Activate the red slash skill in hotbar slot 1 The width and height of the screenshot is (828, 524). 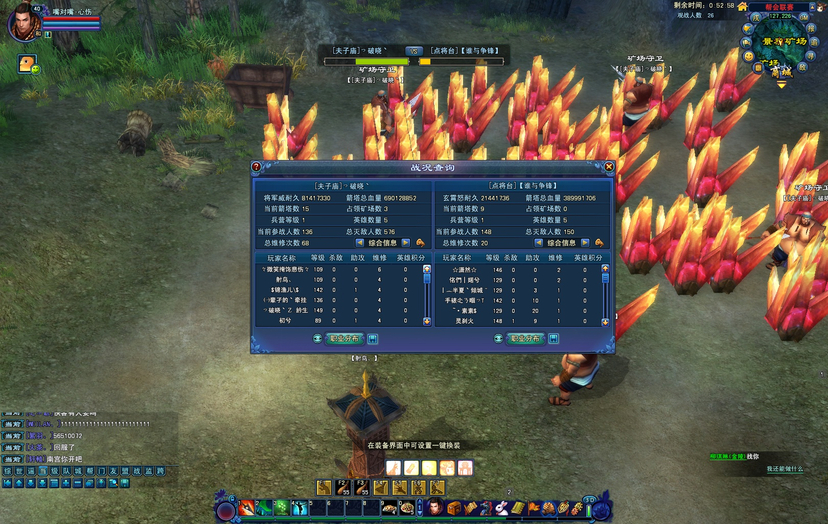[x=245, y=509]
